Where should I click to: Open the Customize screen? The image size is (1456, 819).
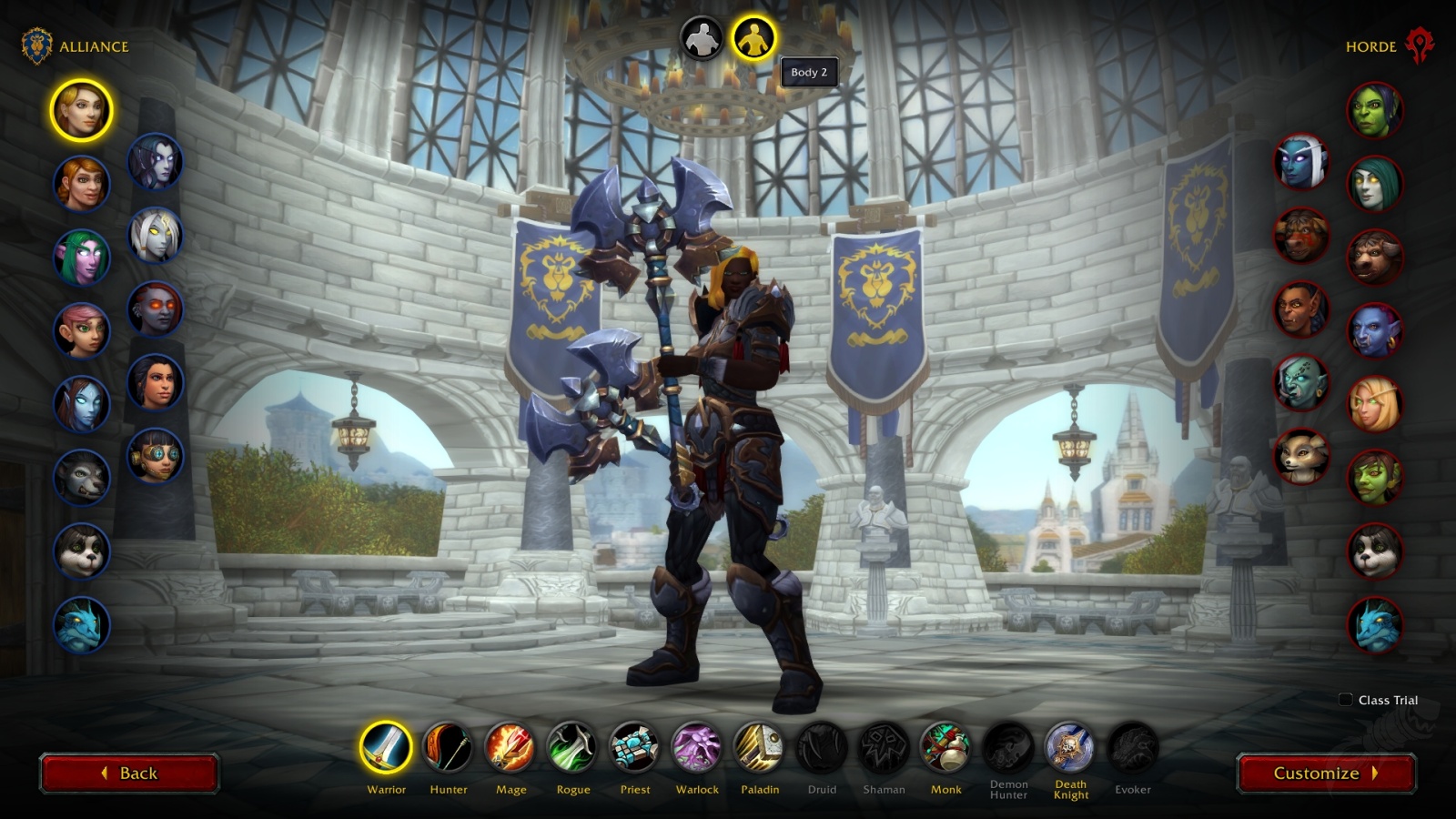1325,773
